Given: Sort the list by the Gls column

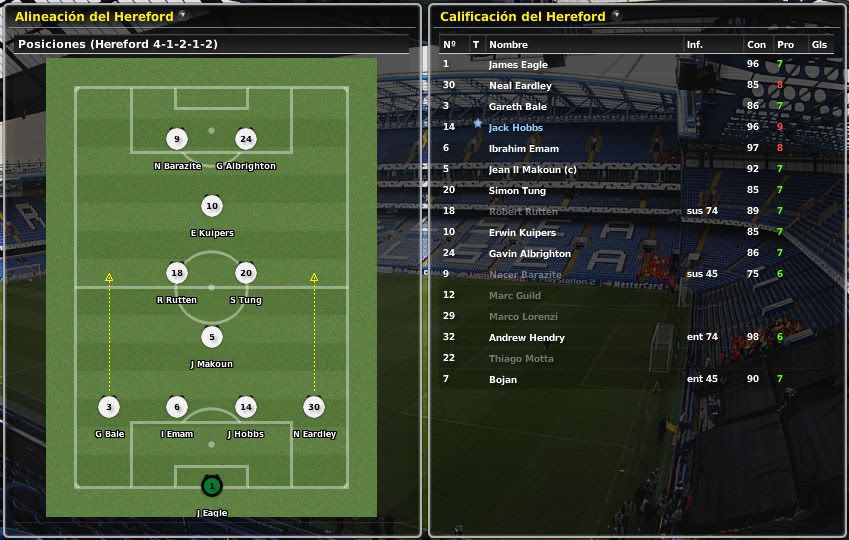Looking at the screenshot, I should [819, 45].
